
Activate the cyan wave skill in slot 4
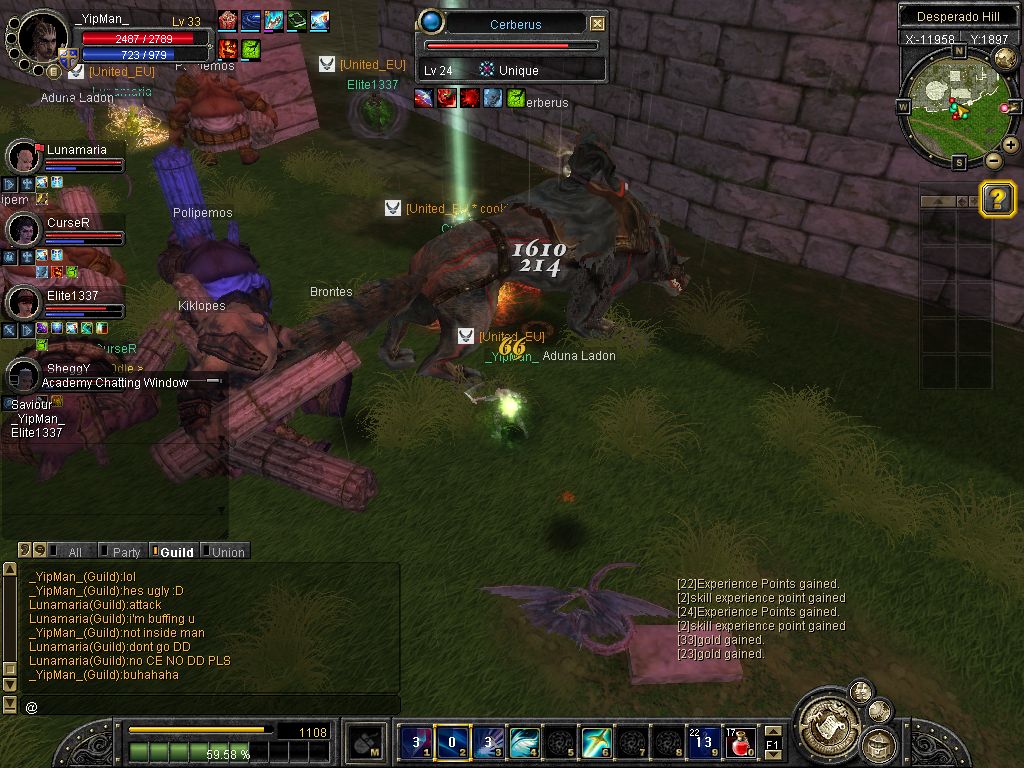click(x=524, y=743)
